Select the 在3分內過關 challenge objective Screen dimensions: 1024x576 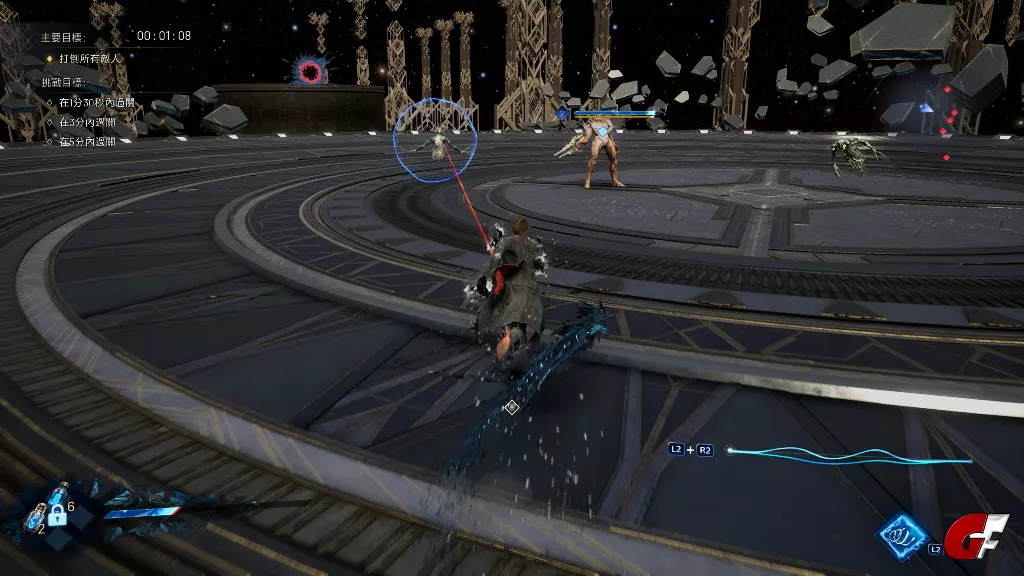tap(89, 122)
